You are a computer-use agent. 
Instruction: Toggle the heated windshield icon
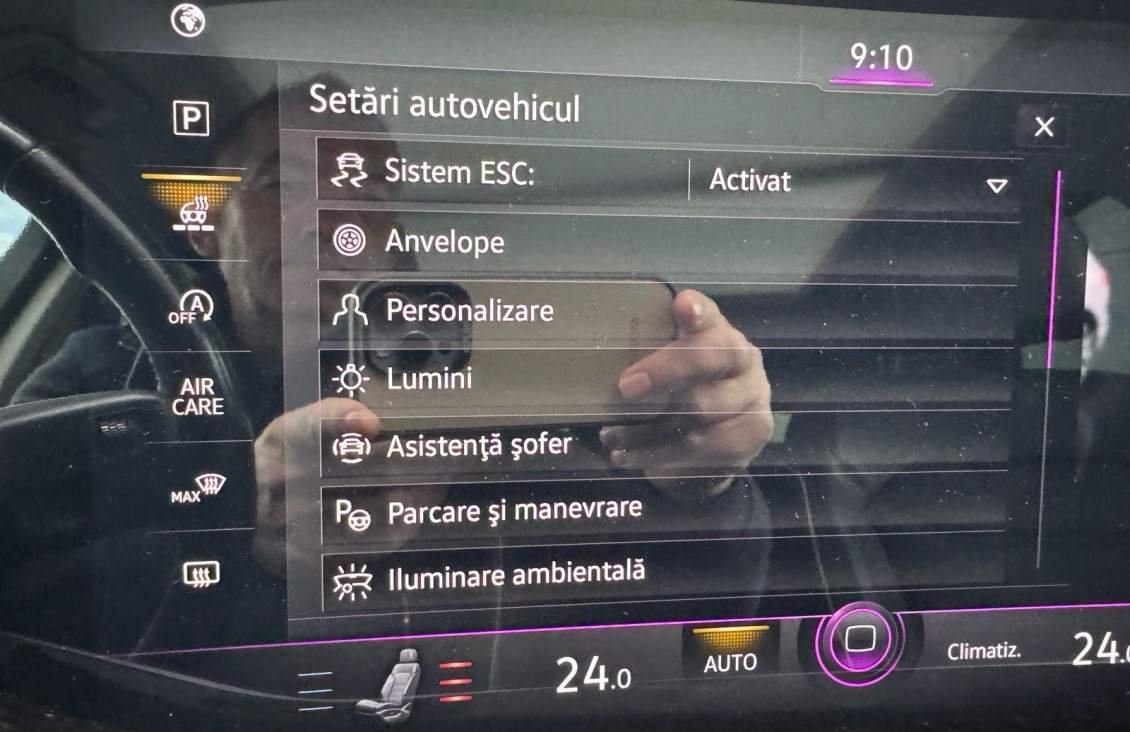[x=191, y=212]
